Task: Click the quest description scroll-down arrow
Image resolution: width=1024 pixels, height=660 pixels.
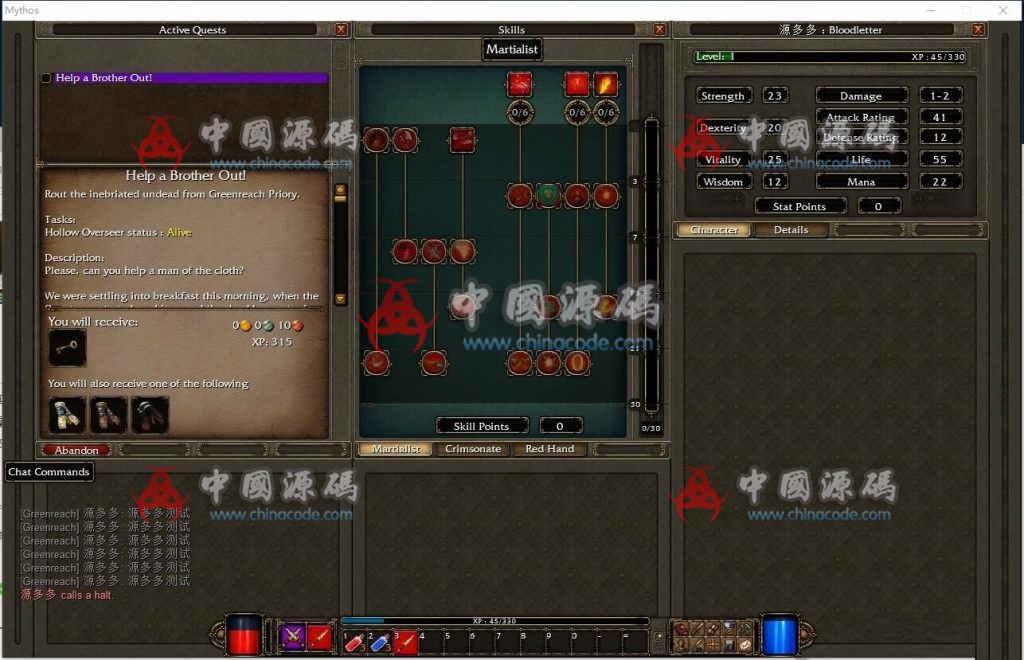Action: point(340,298)
